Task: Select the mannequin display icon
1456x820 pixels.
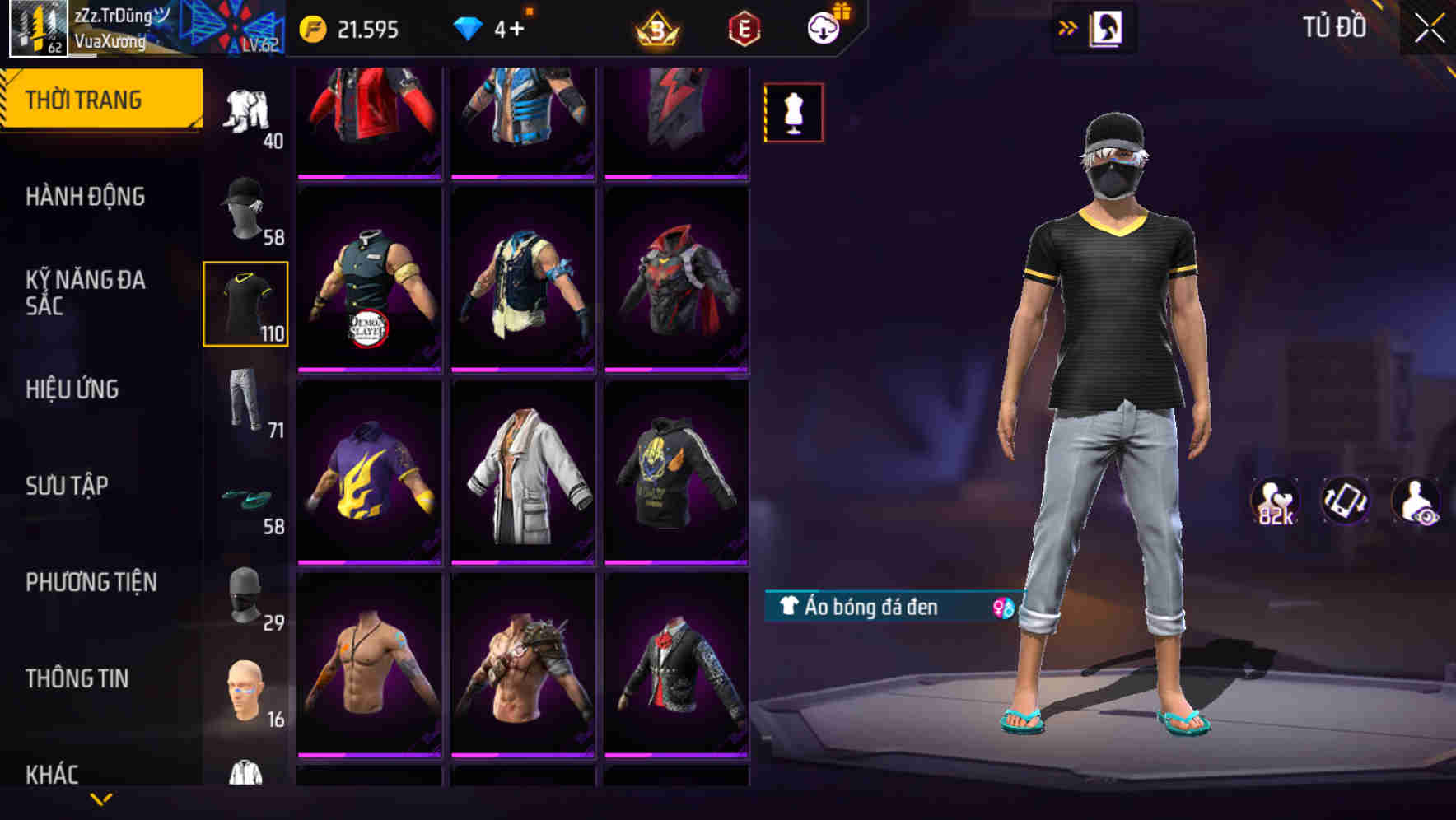Action: [x=793, y=114]
